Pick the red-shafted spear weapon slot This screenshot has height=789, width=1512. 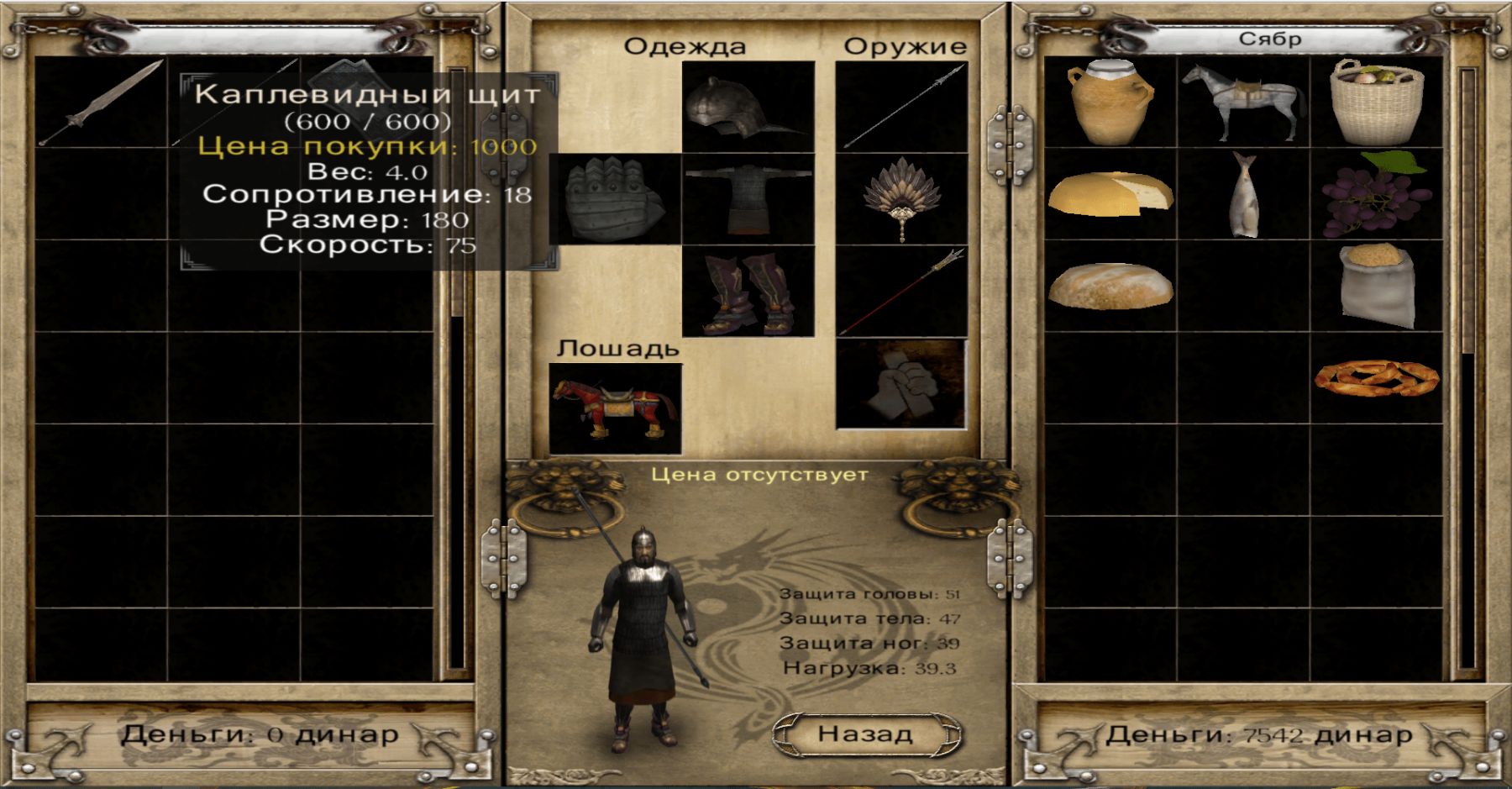pos(901,291)
